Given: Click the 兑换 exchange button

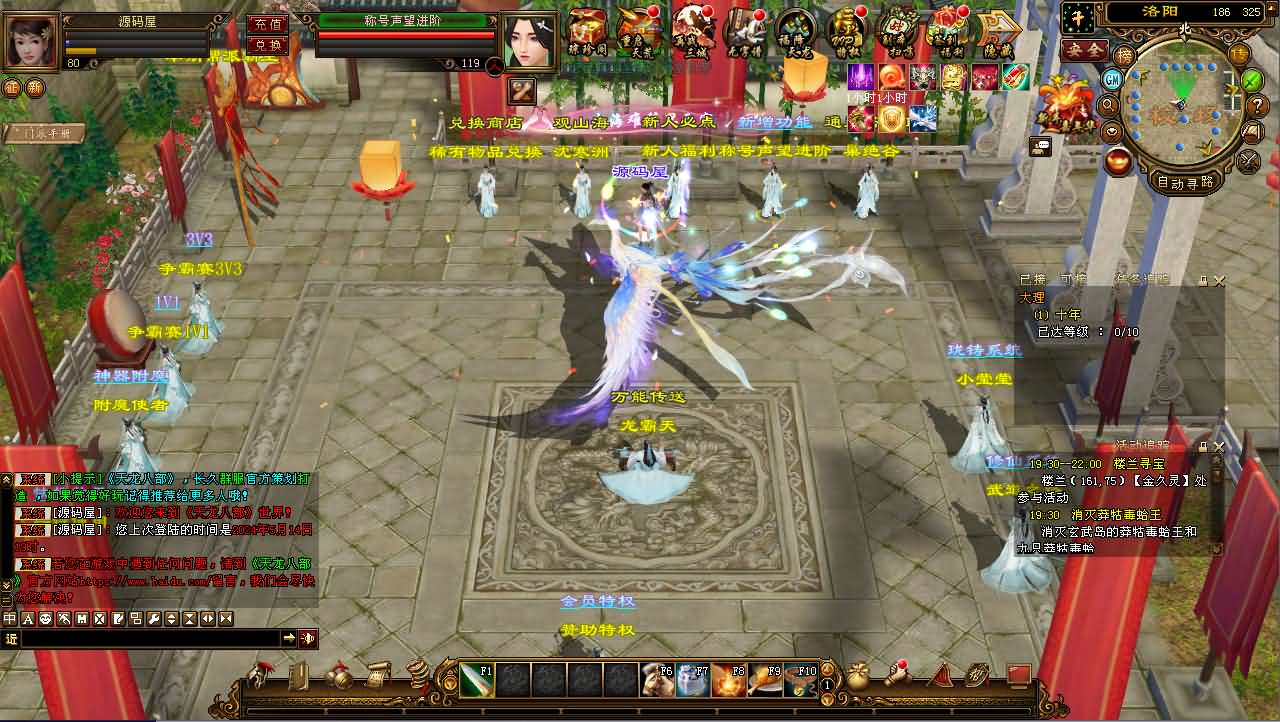Looking at the screenshot, I should click(x=266, y=45).
